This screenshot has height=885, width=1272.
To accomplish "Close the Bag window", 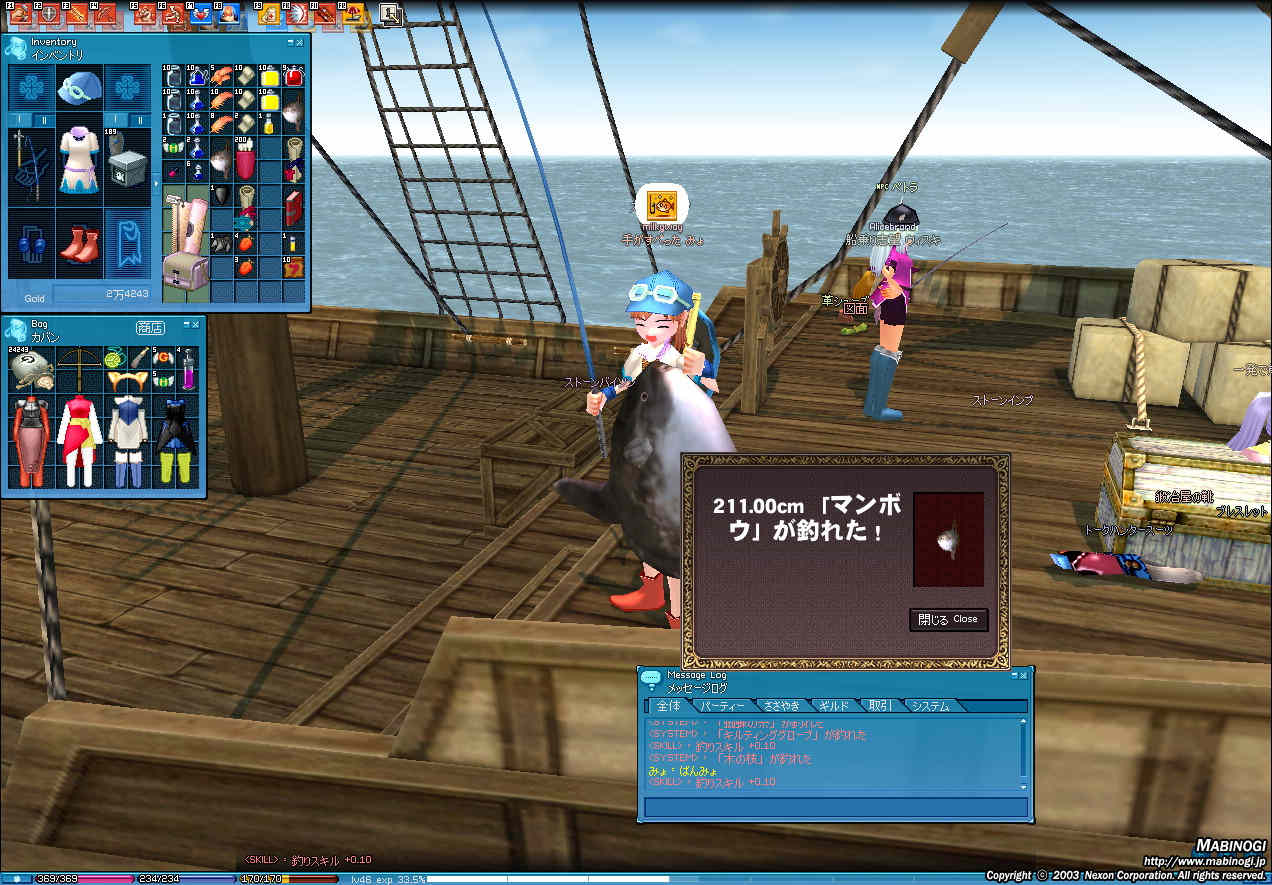I will 197,325.
